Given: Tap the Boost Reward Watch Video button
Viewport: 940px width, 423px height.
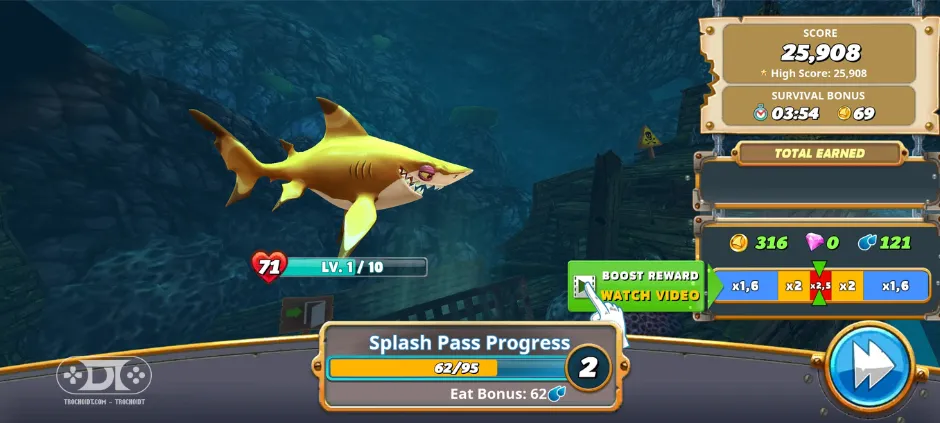Looking at the screenshot, I should click(x=638, y=285).
